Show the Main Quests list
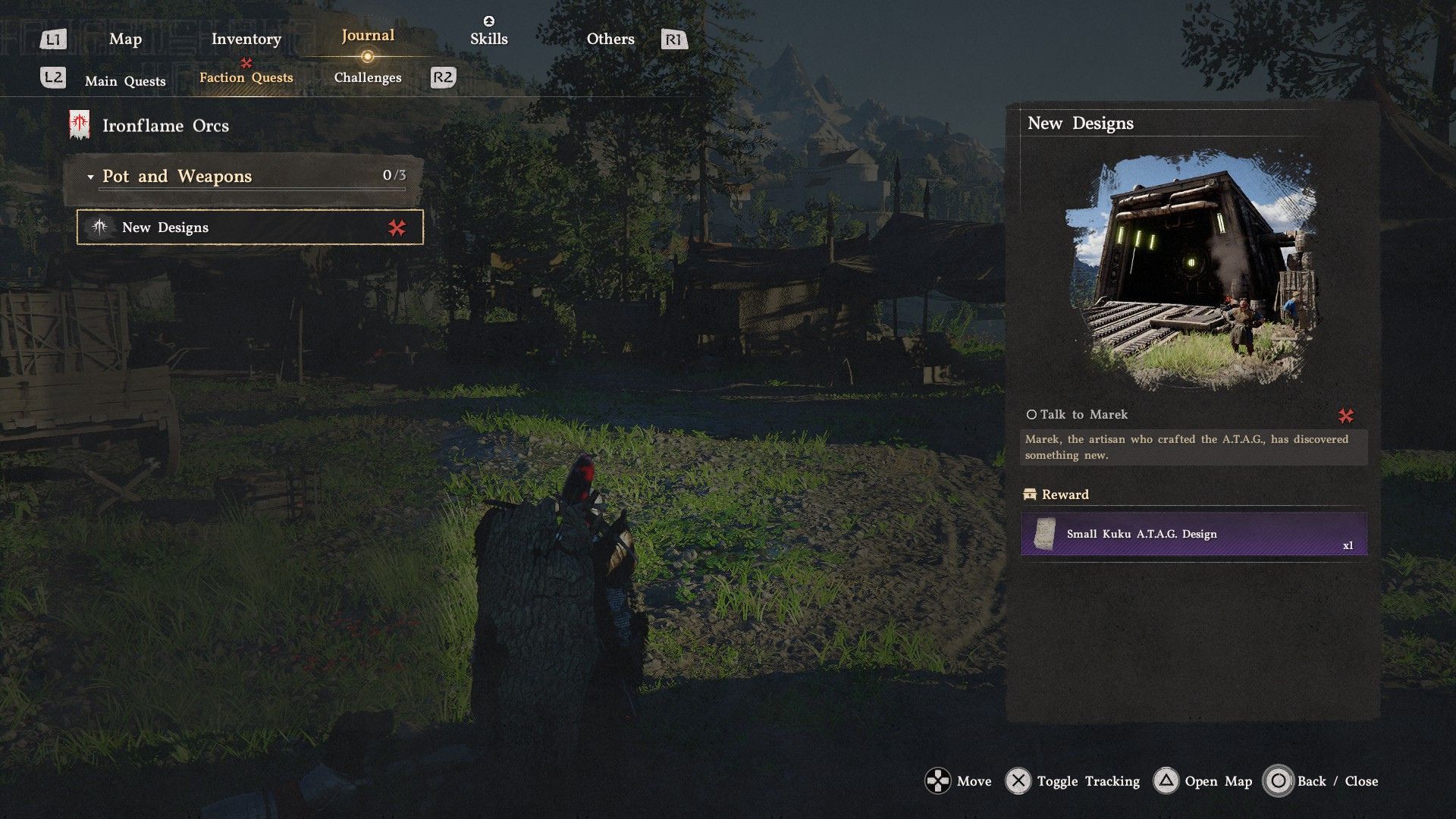1456x819 pixels. tap(125, 81)
